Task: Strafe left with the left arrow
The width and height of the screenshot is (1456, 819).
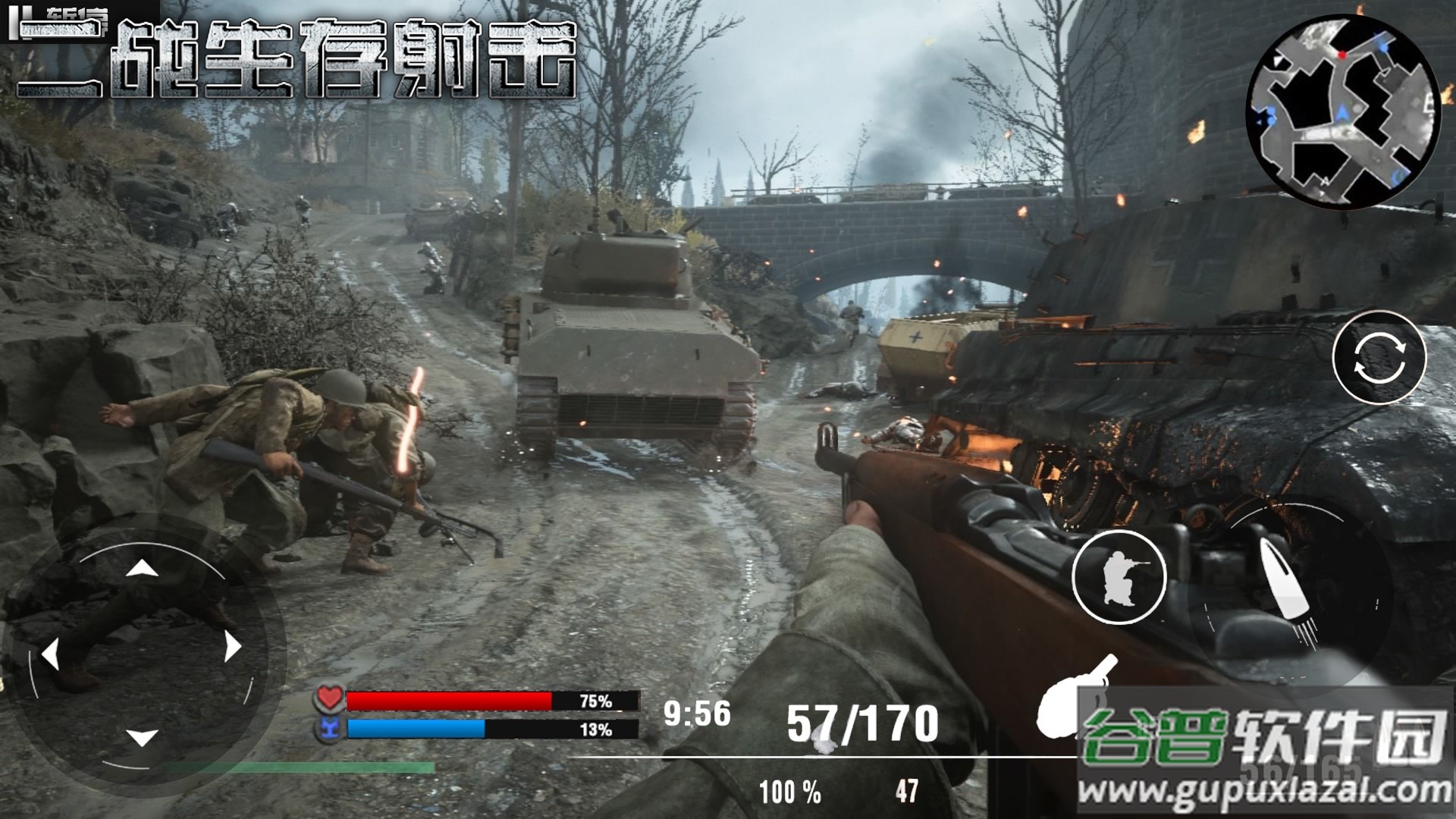Action: pyautogui.click(x=51, y=654)
